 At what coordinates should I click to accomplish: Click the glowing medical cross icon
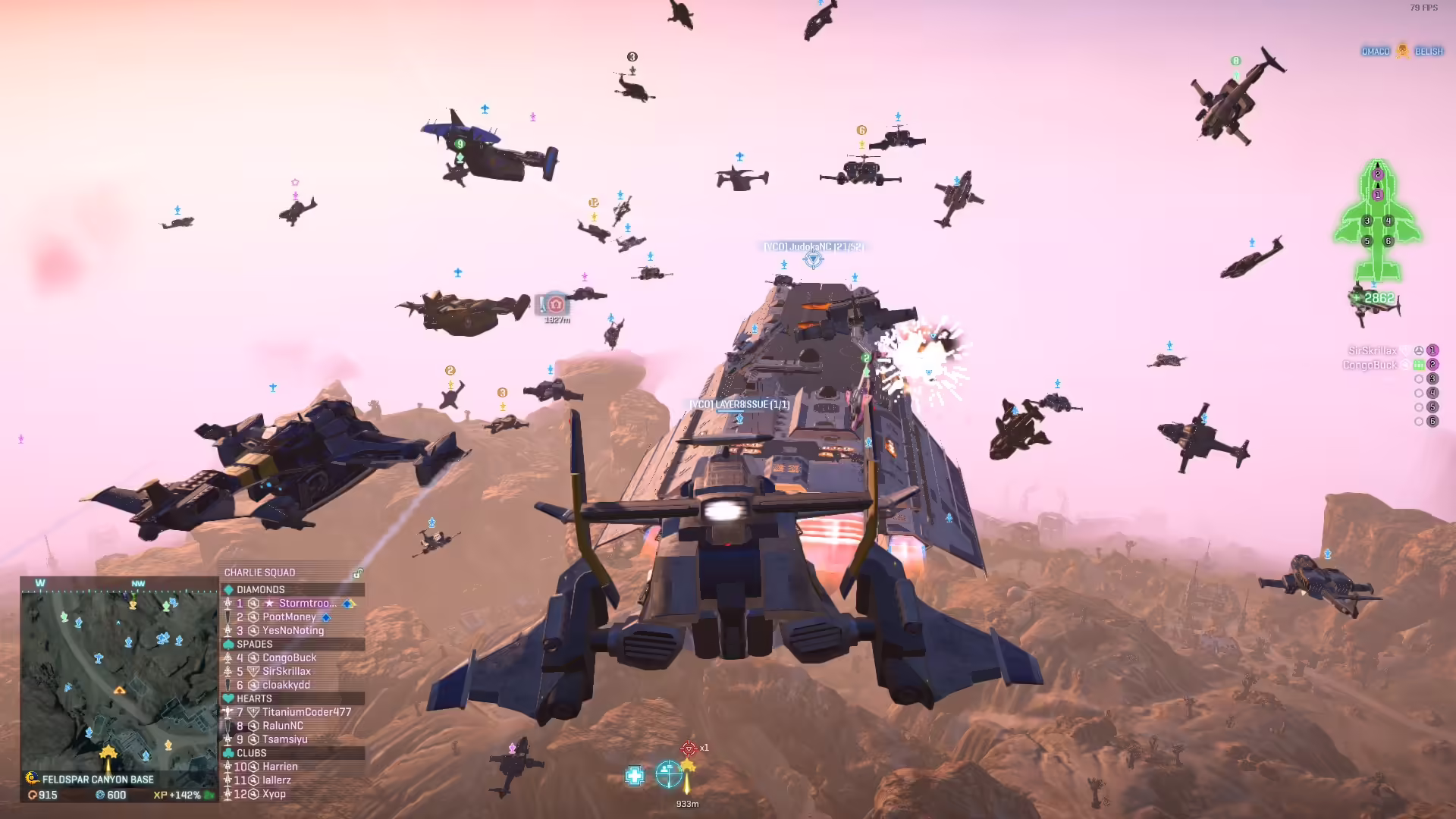(x=635, y=776)
